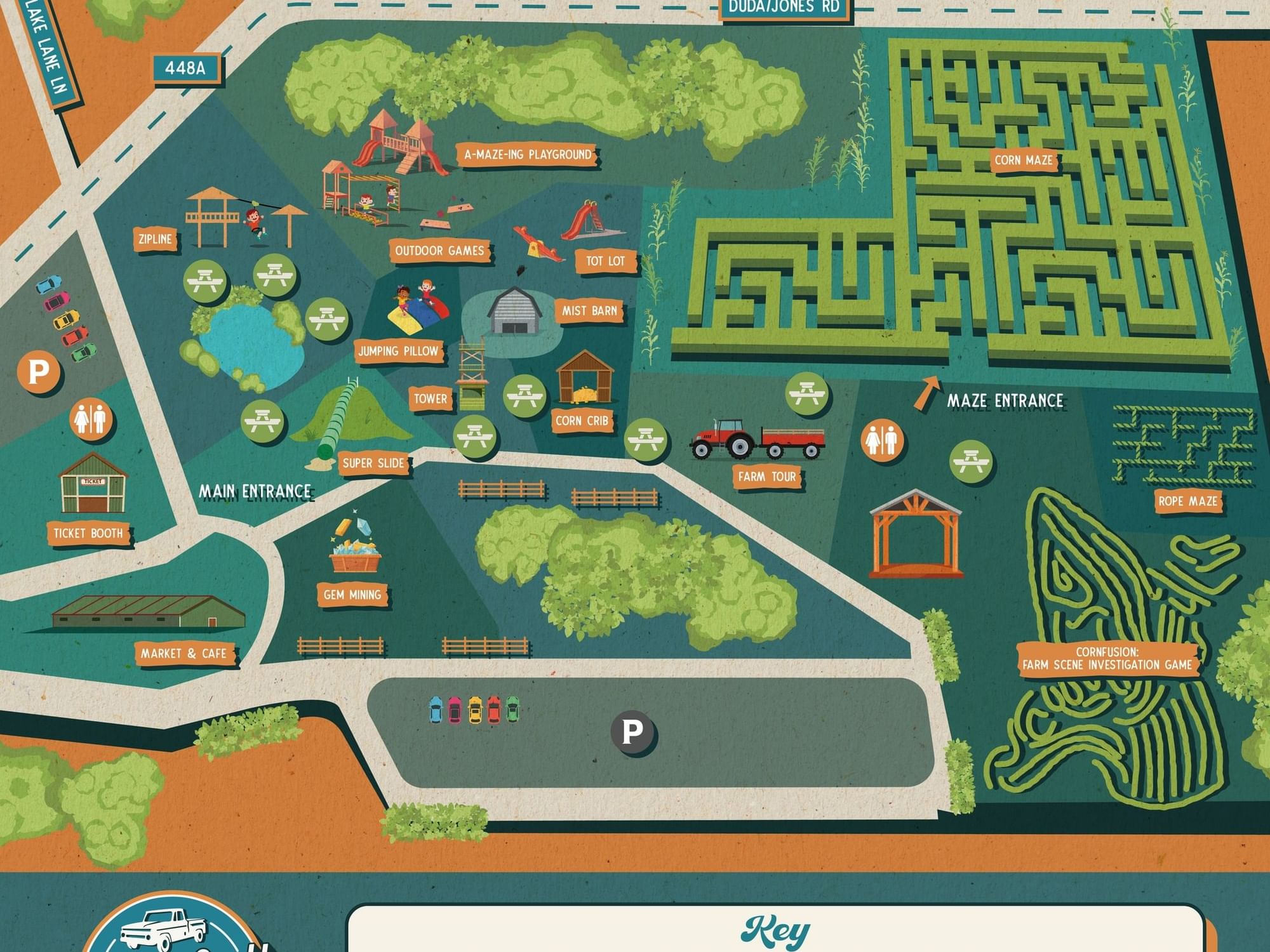
Task: Select the Corn Maze map label
Action: click(1023, 161)
